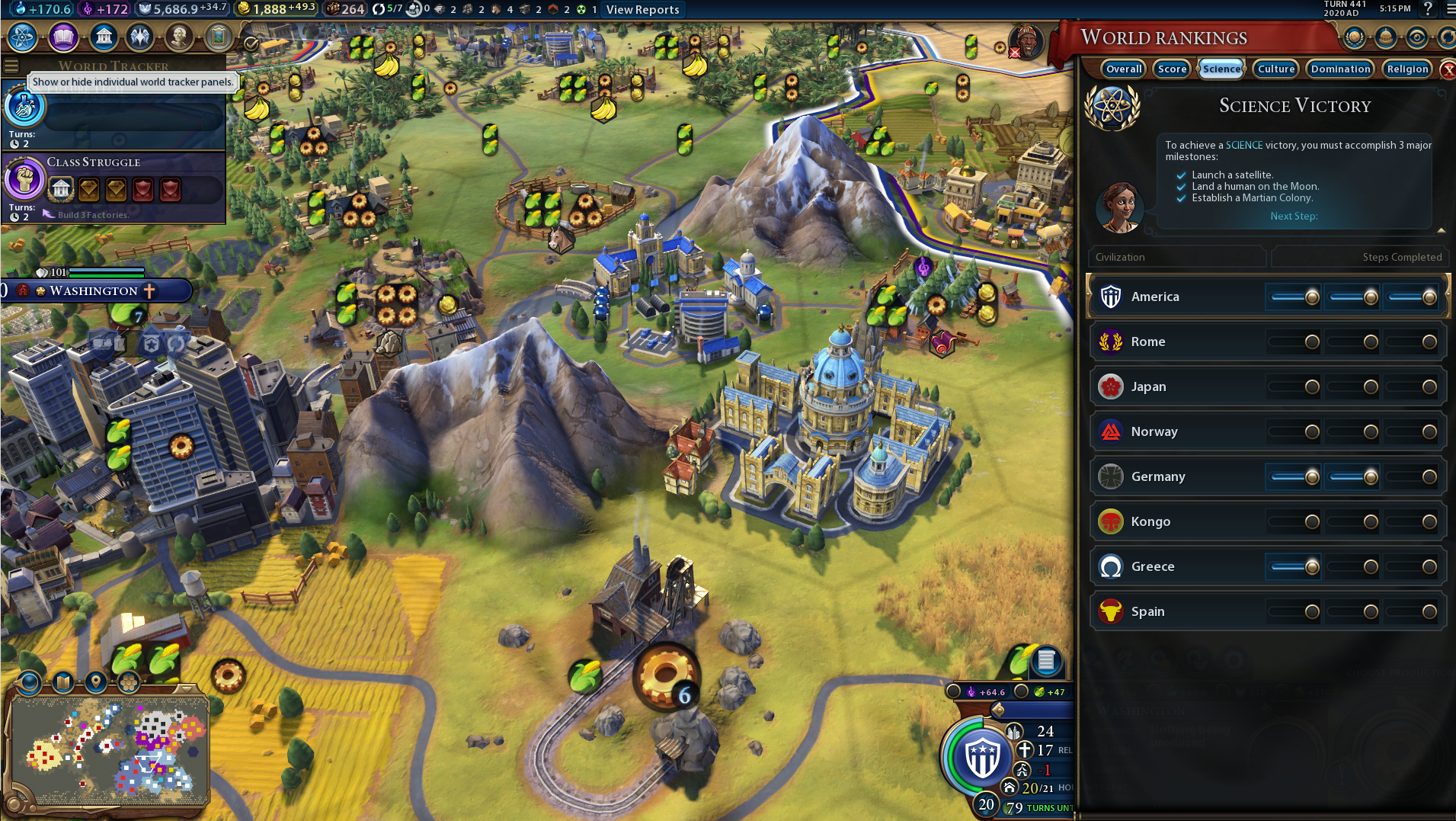The height and width of the screenshot is (821, 1456).
Task: Click the View Reports button
Action: click(x=642, y=10)
